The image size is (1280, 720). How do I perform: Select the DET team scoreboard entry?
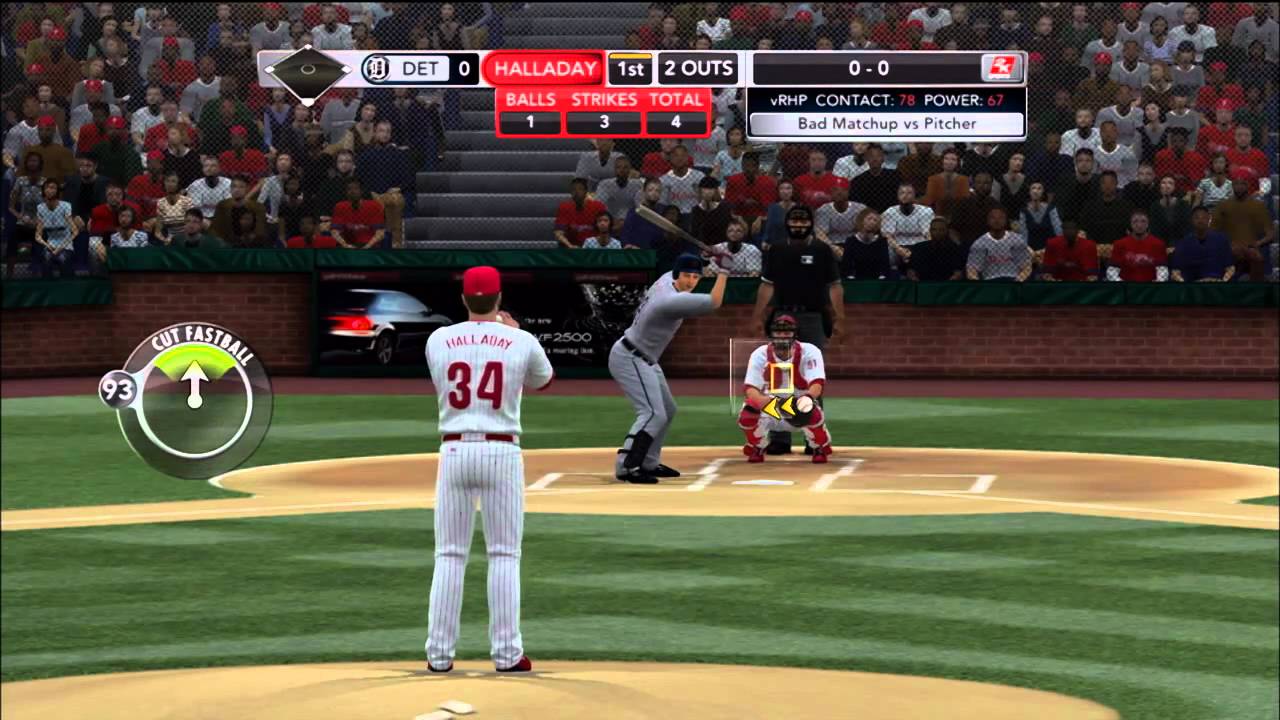click(420, 68)
